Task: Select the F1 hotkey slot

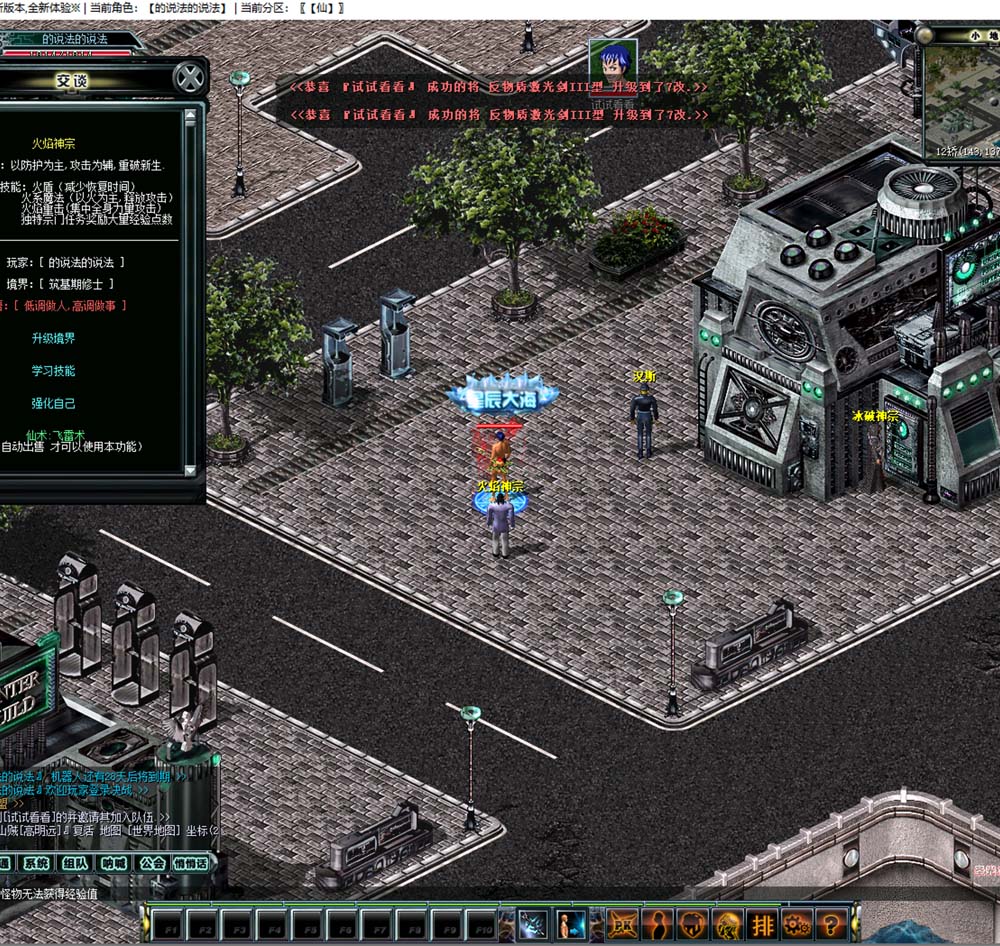Action: click(167, 925)
